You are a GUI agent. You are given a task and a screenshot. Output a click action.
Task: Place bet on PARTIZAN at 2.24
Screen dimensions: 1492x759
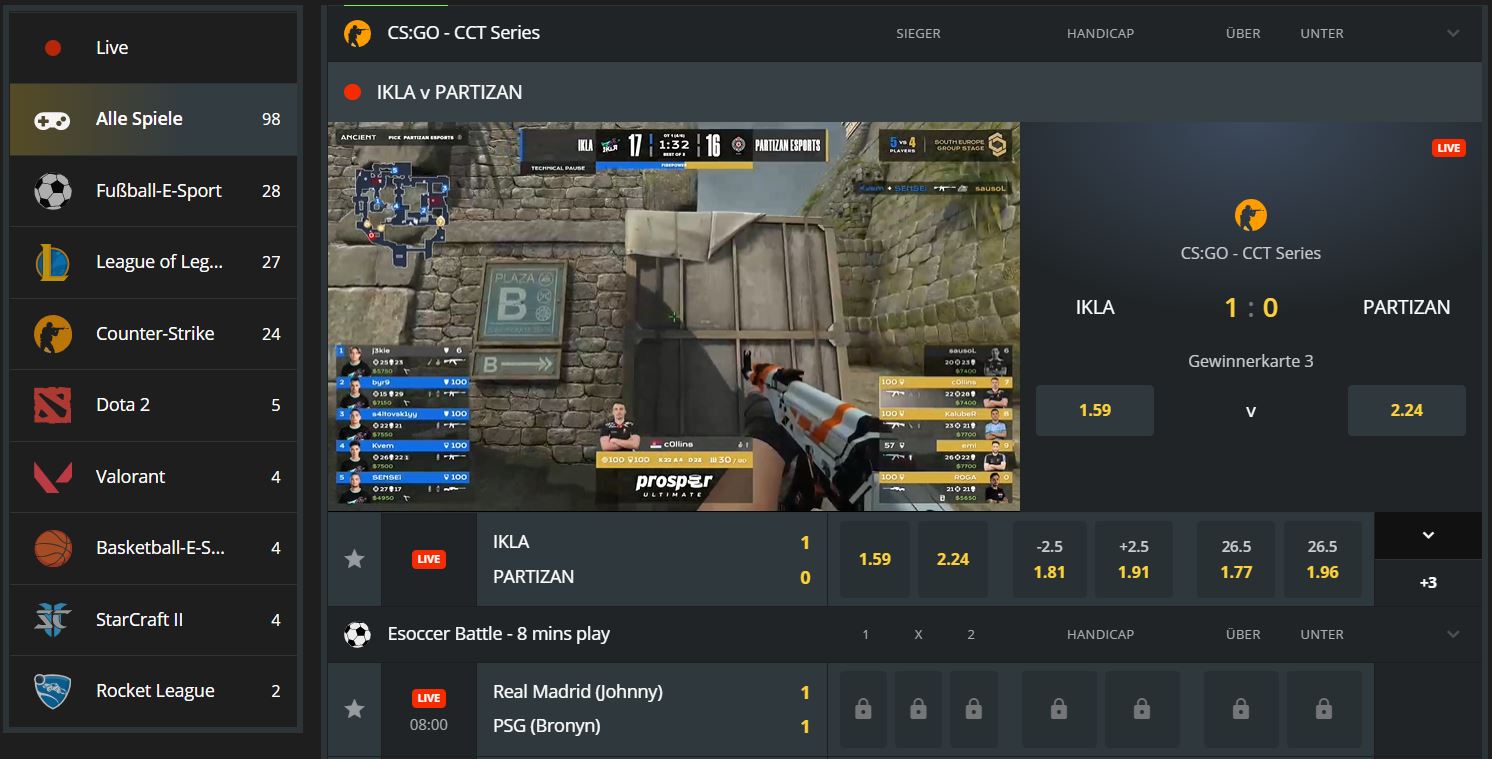point(952,559)
